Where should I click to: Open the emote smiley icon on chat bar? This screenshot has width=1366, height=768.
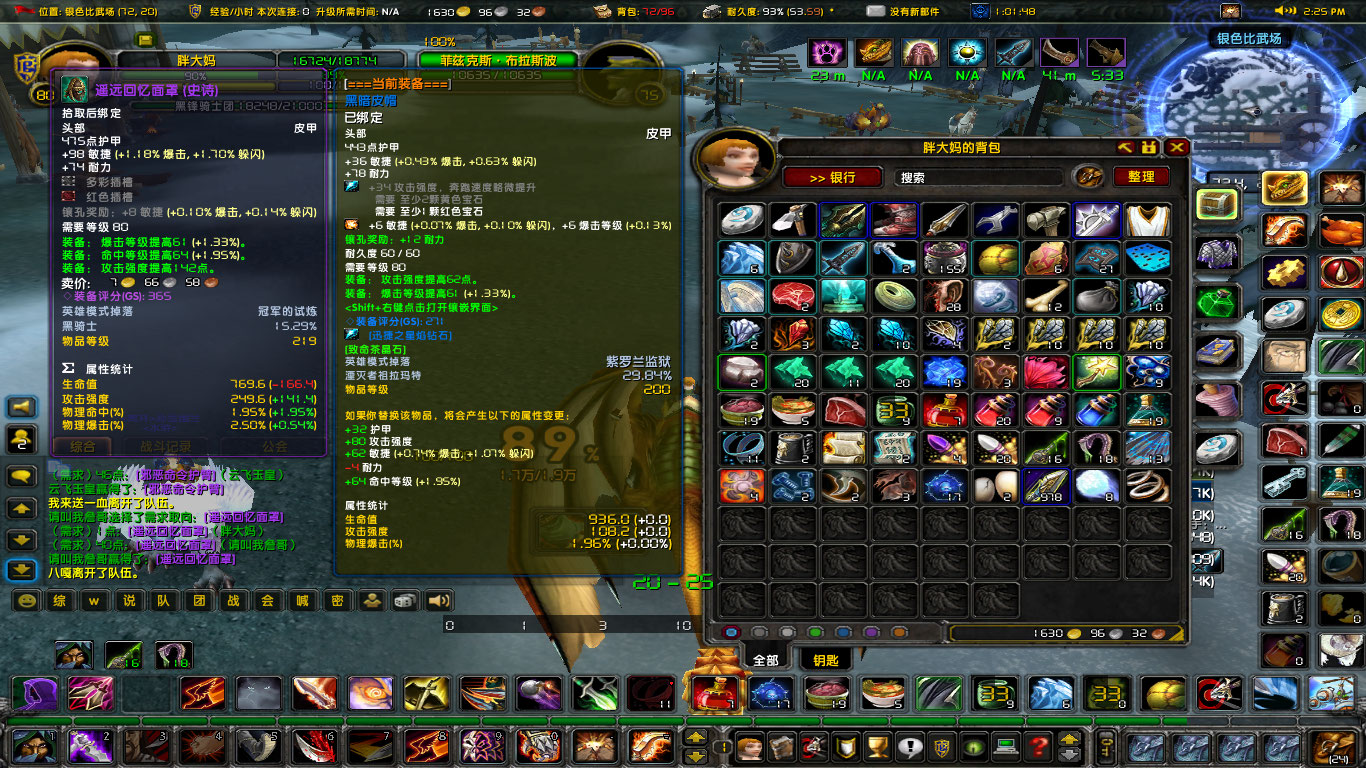click(26, 602)
